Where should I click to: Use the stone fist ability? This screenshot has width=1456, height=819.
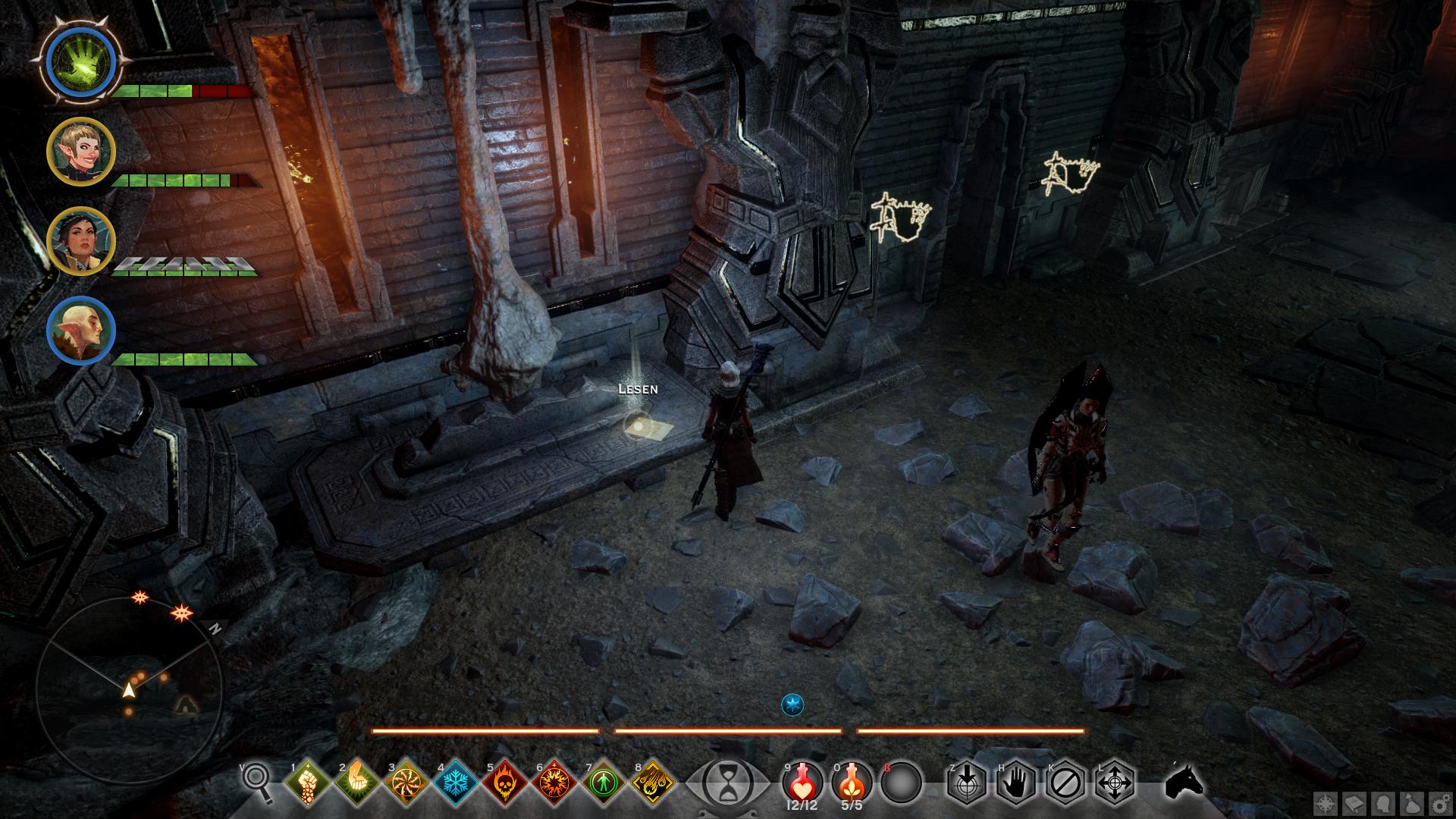coord(308,783)
